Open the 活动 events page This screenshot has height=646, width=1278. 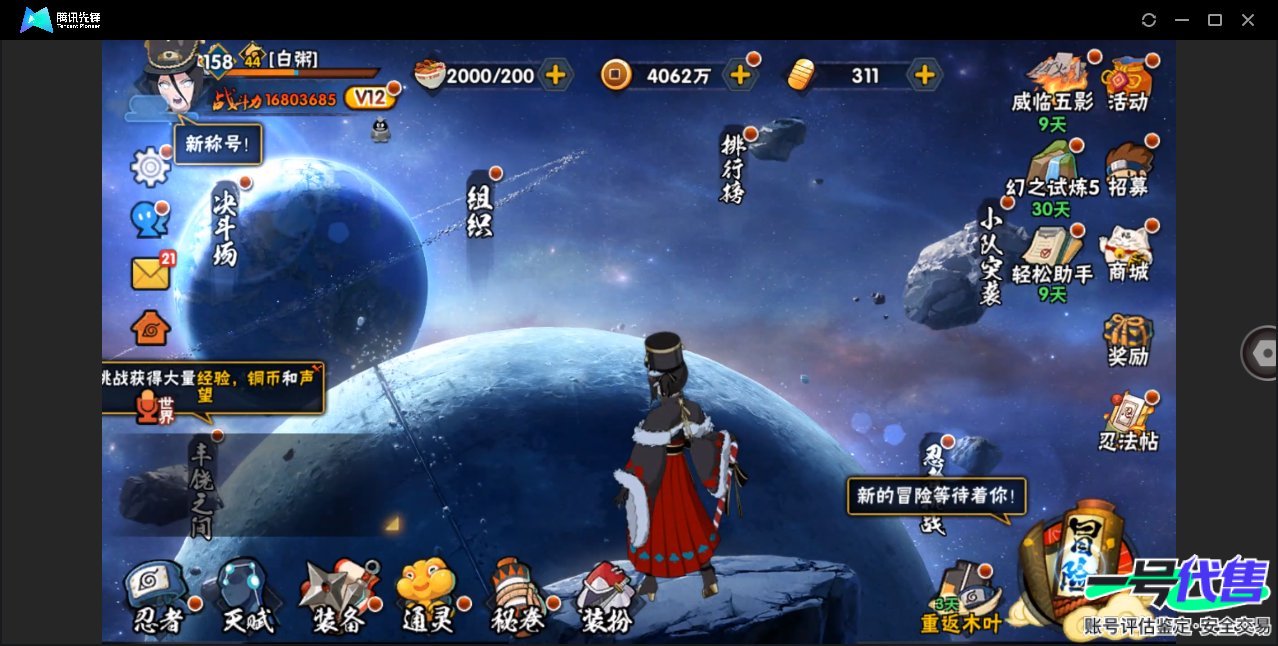pyautogui.click(x=1128, y=83)
